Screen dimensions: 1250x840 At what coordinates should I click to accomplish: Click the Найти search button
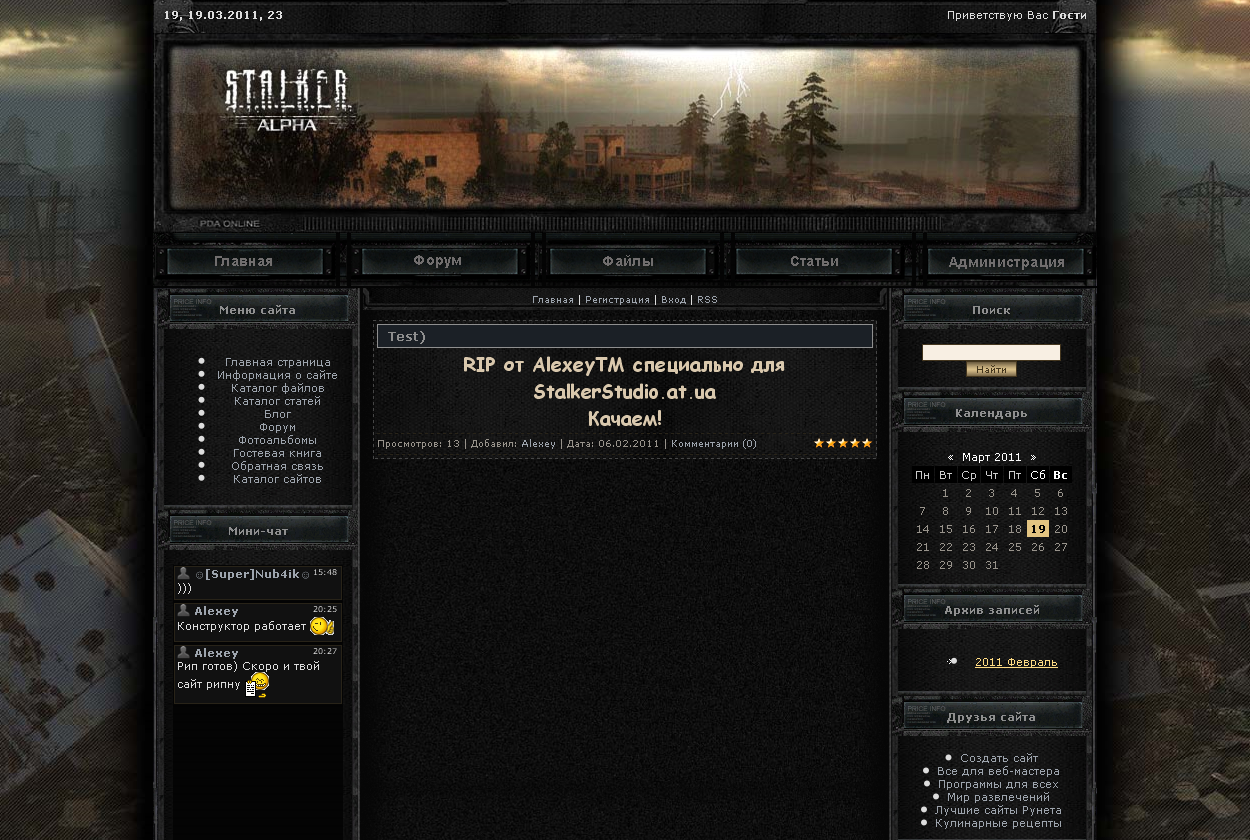[991, 370]
